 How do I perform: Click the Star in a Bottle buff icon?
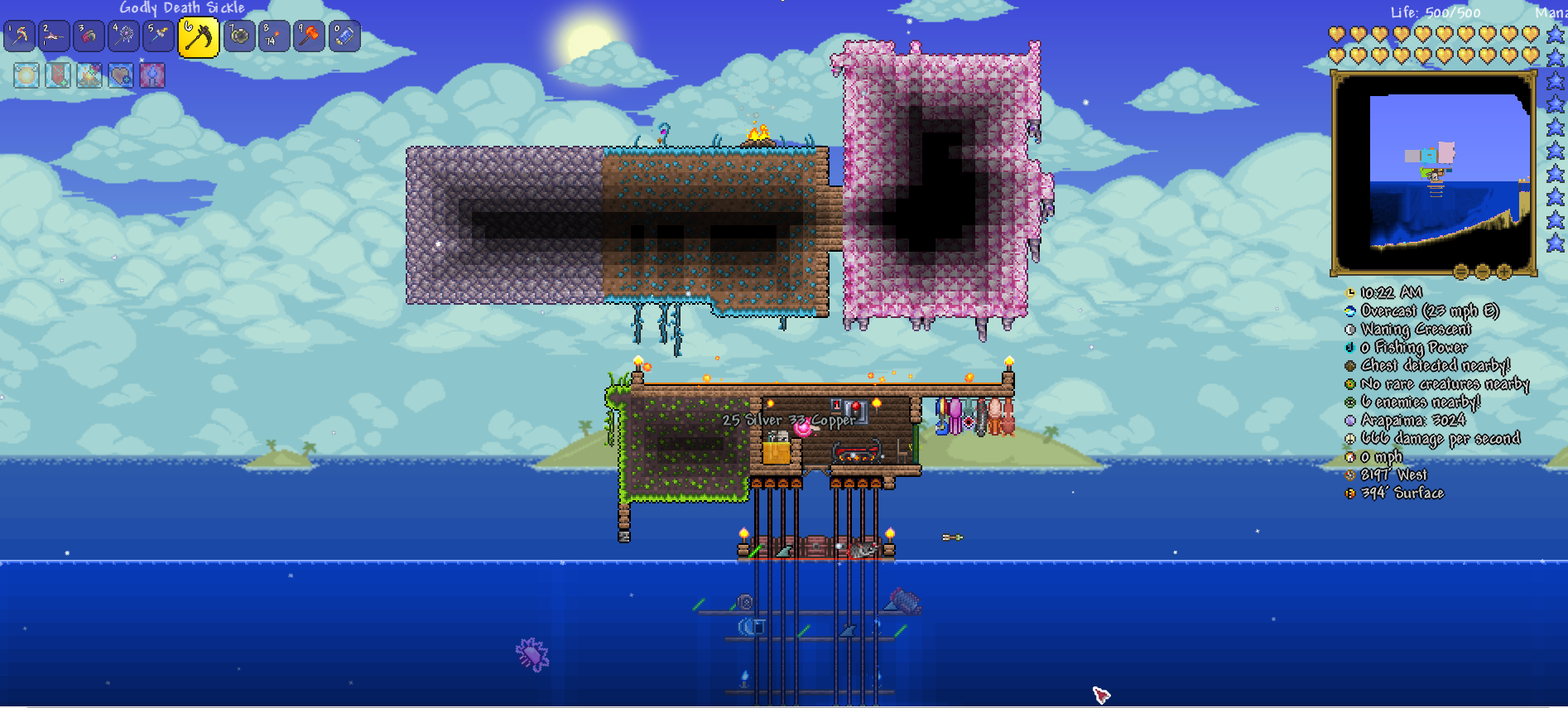click(x=152, y=75)
